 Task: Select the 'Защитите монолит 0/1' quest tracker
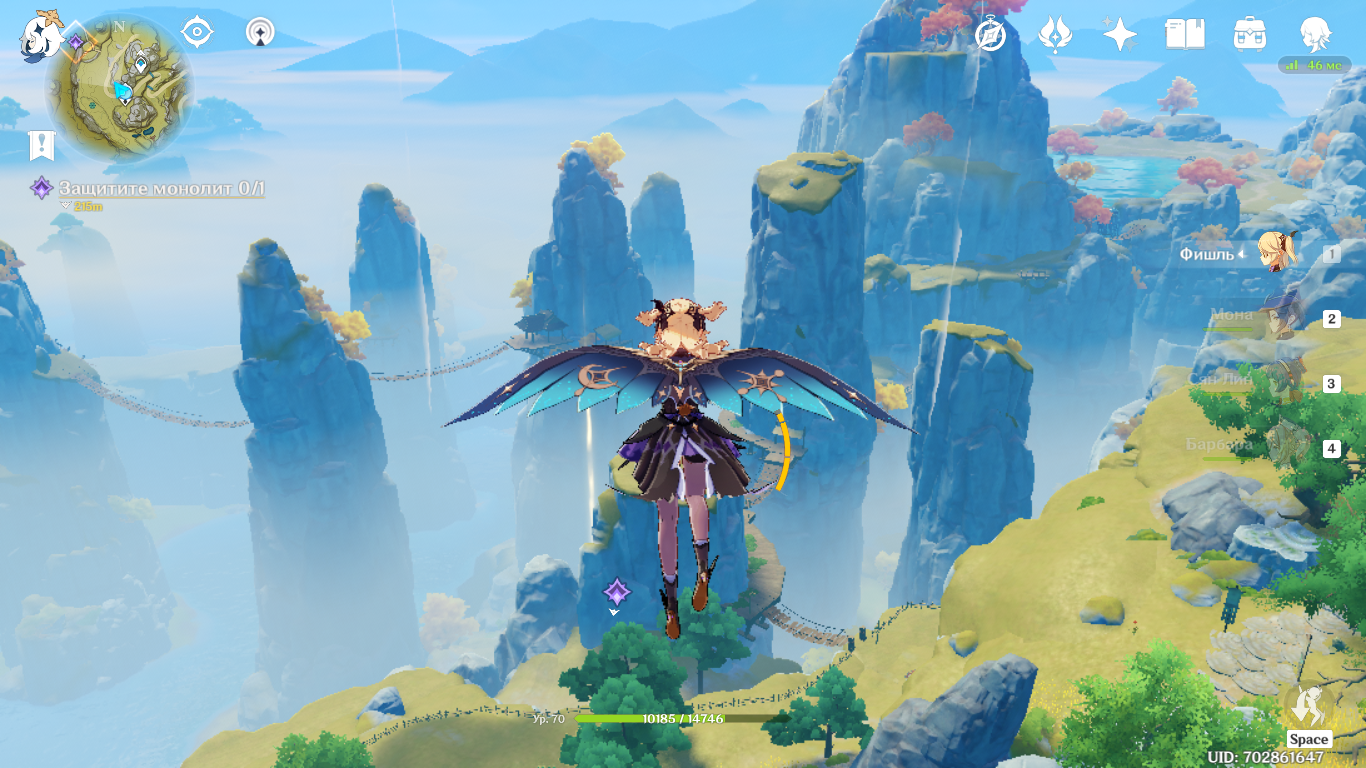coord(160,188)
